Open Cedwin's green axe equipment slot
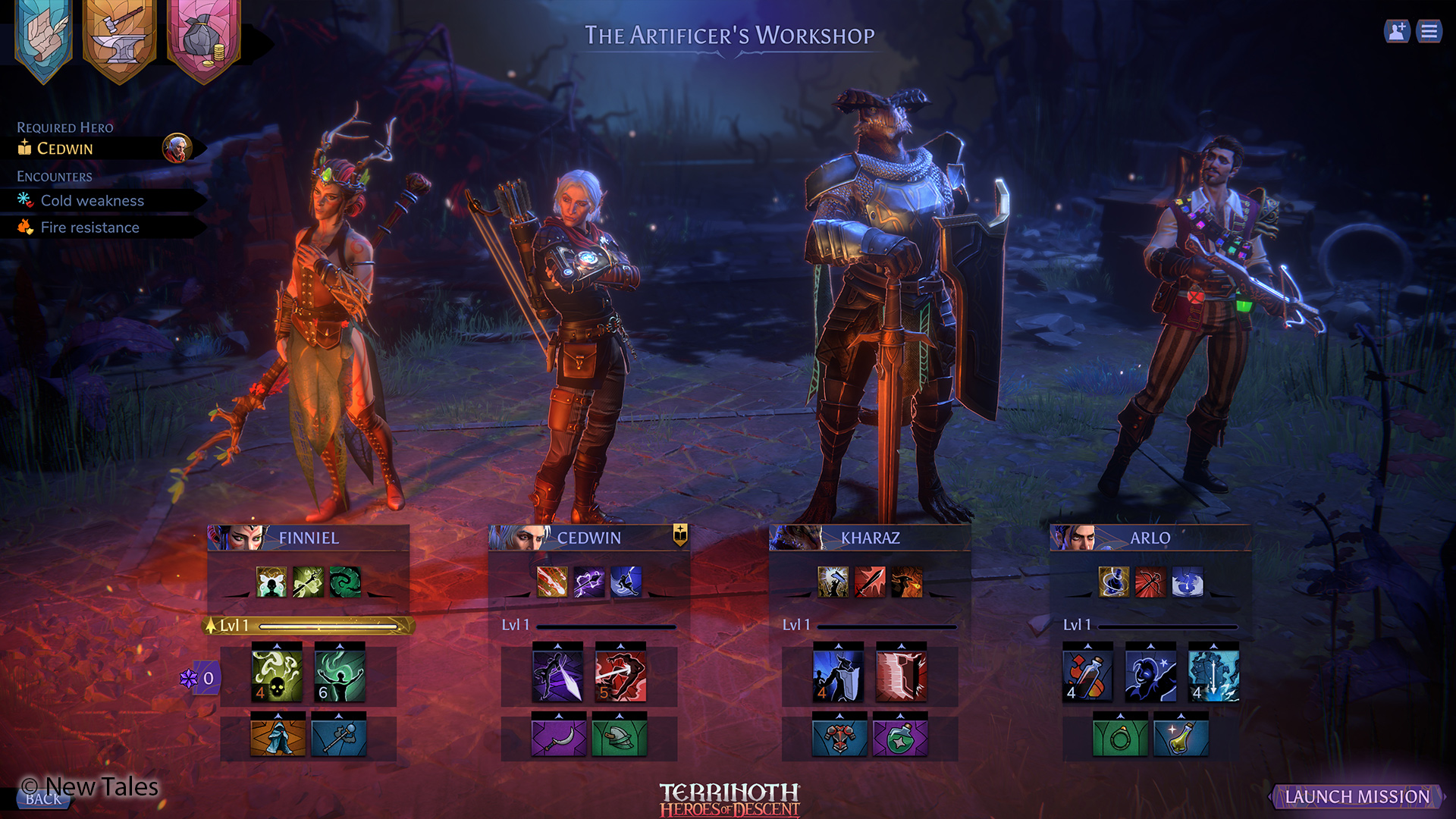The width and height of the screenshot is (1456, 819). pos(620,737)
